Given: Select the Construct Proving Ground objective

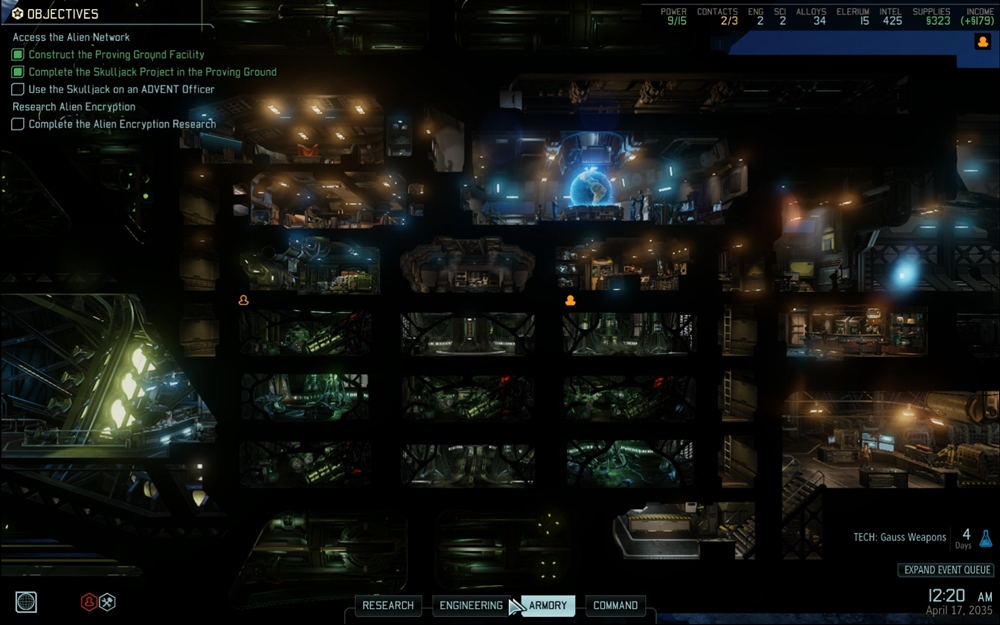Looking at the screenshot, I should [116, 55].
